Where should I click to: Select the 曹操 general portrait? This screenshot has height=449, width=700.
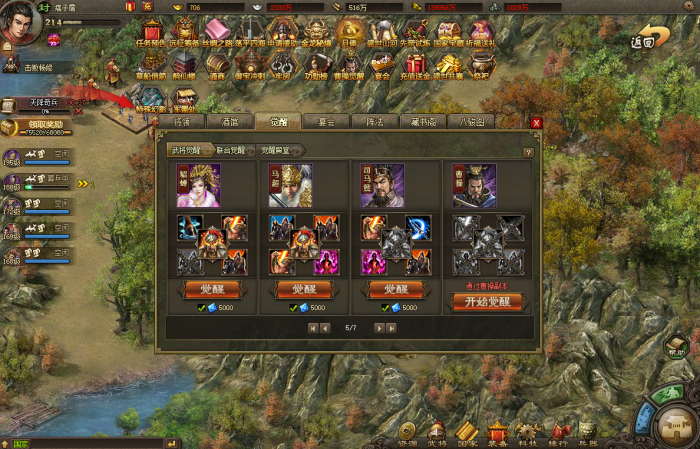(474, 187)
